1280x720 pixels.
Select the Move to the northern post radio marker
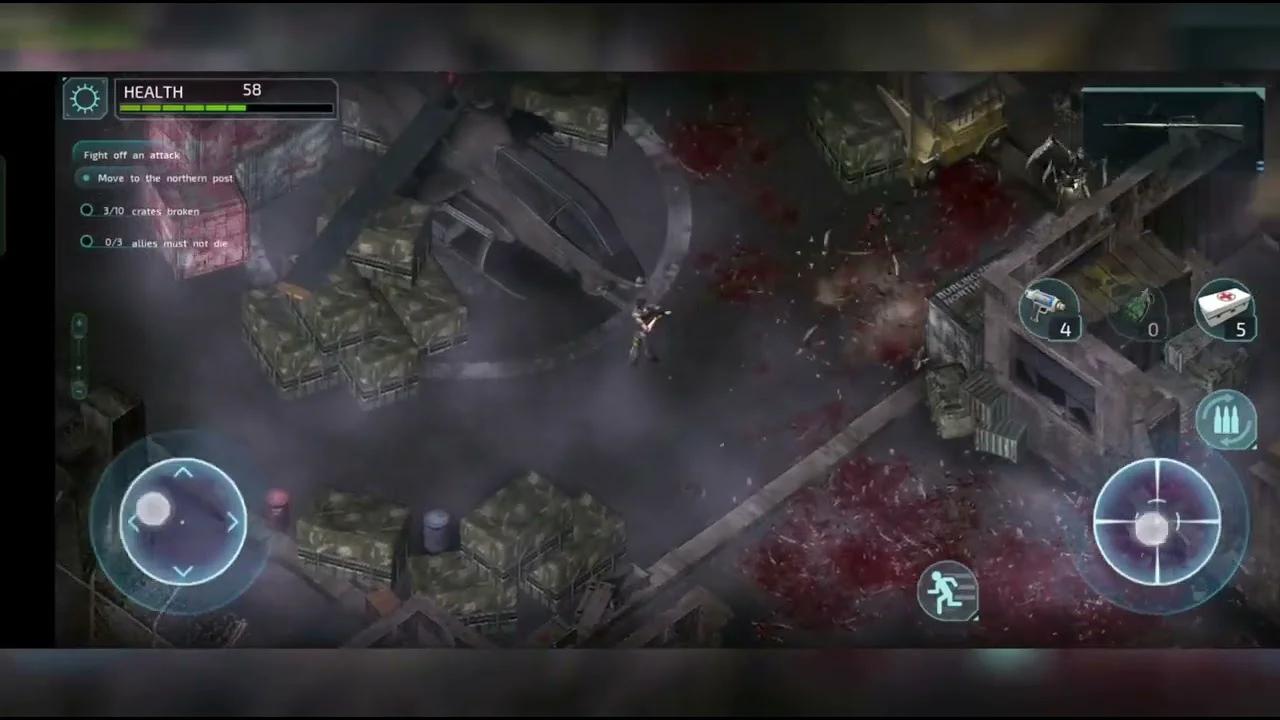tap(87, 177)
